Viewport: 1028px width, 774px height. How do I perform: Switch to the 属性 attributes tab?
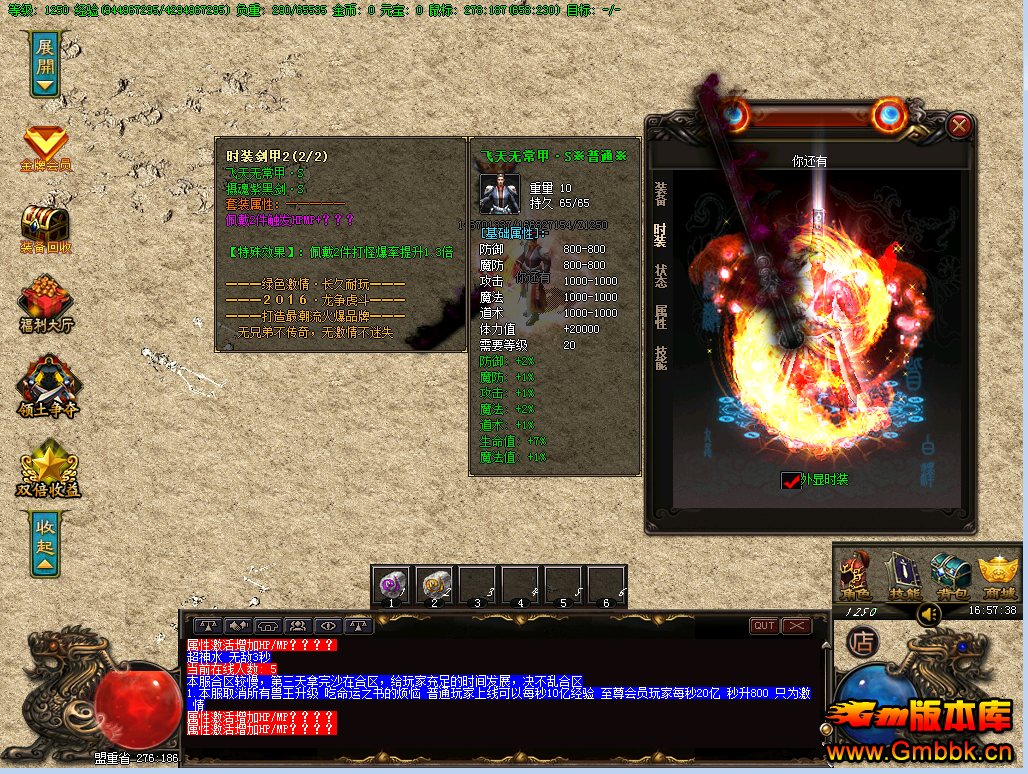point(661,318)
